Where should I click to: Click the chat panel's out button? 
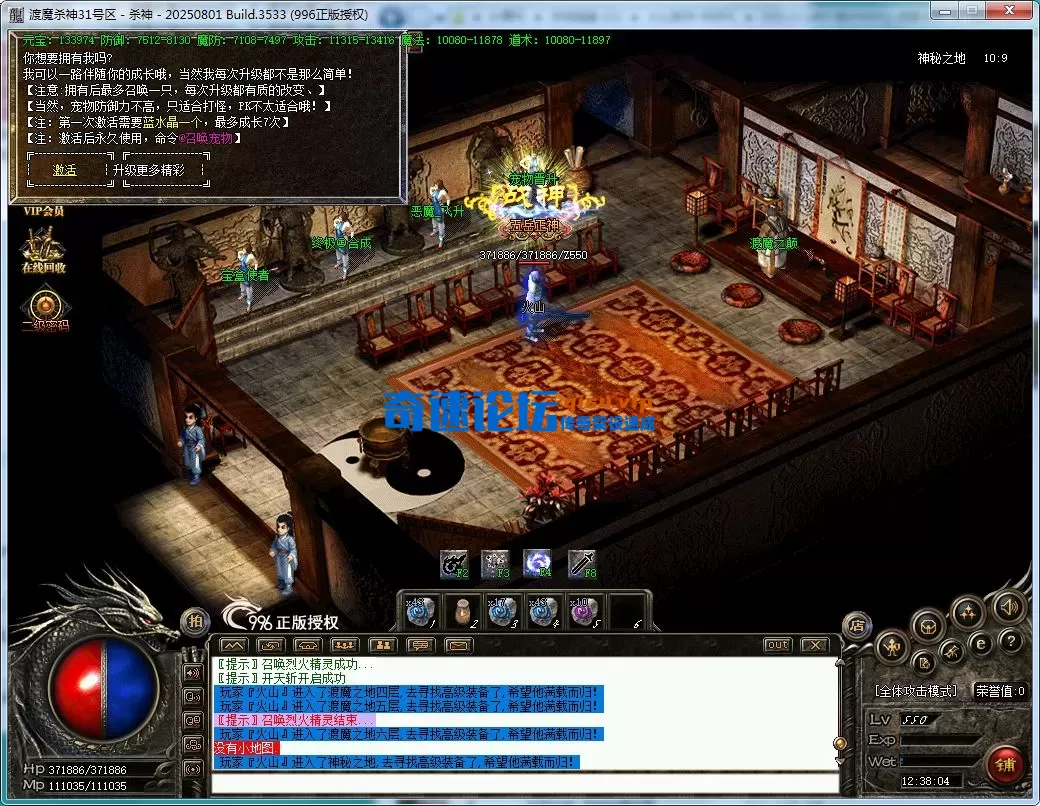[x=778, y=645]
